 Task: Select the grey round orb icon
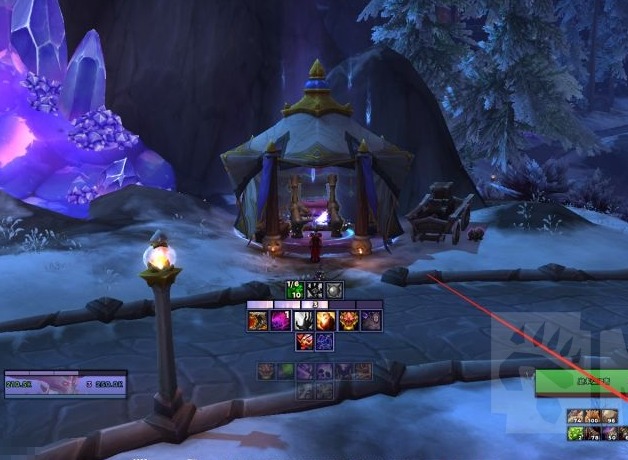[x=335, y=290]
